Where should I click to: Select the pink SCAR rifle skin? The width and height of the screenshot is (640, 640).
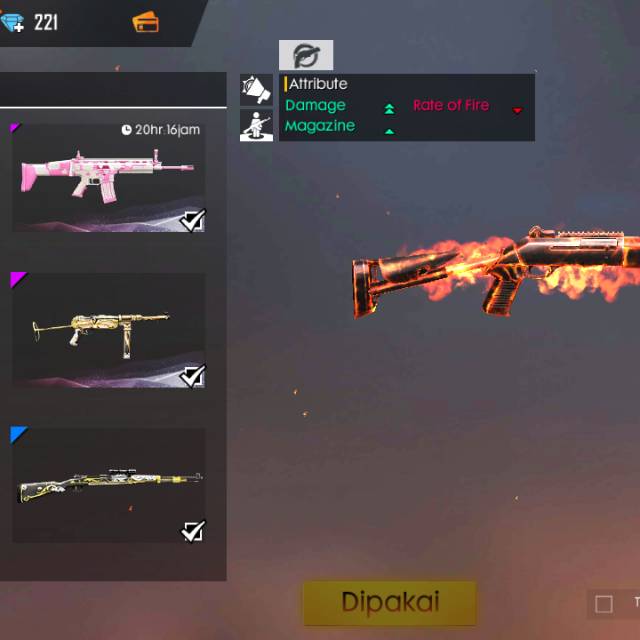click(108, 177)
